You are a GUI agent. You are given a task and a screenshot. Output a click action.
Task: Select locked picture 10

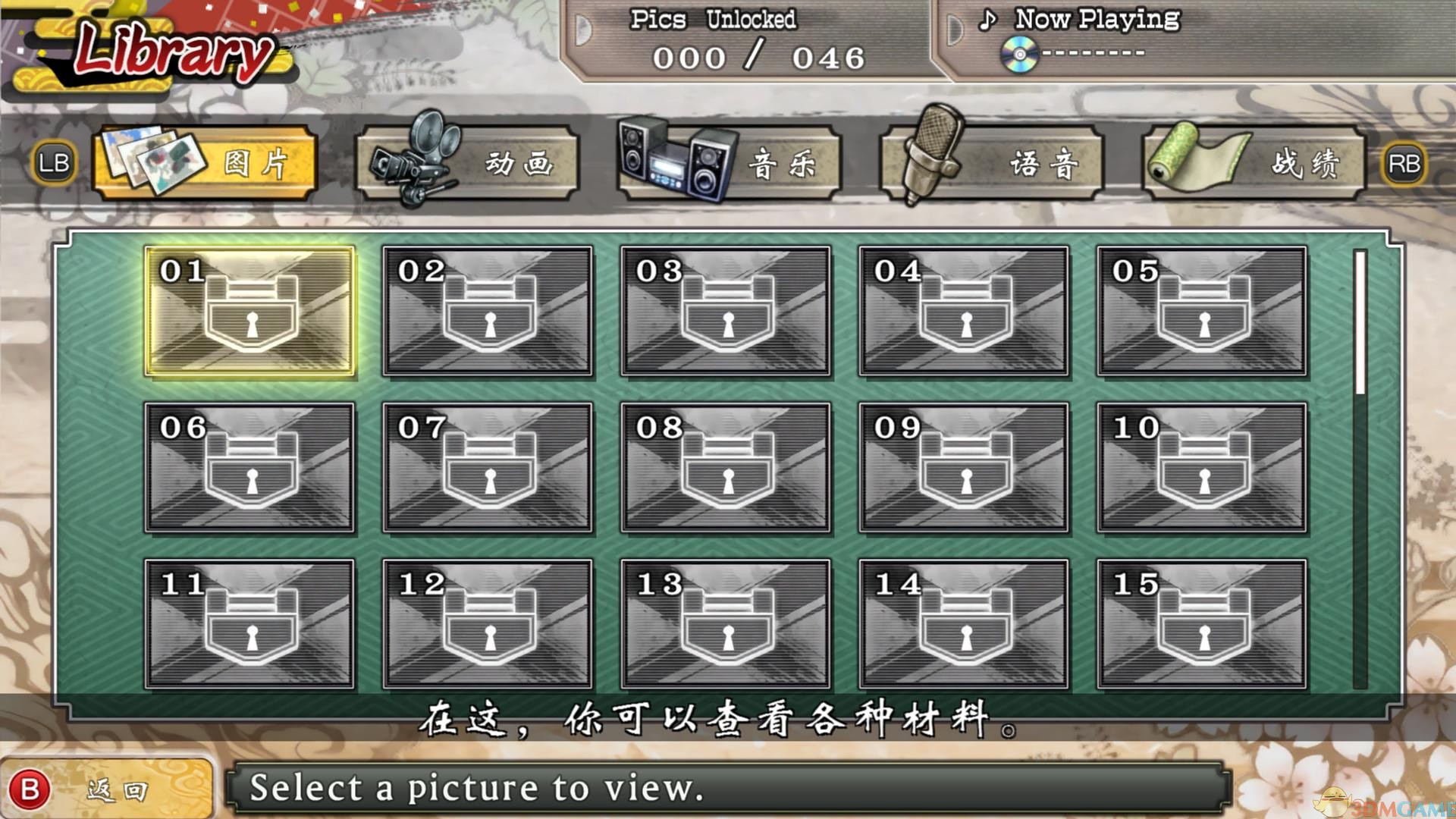coord(1202,467)
